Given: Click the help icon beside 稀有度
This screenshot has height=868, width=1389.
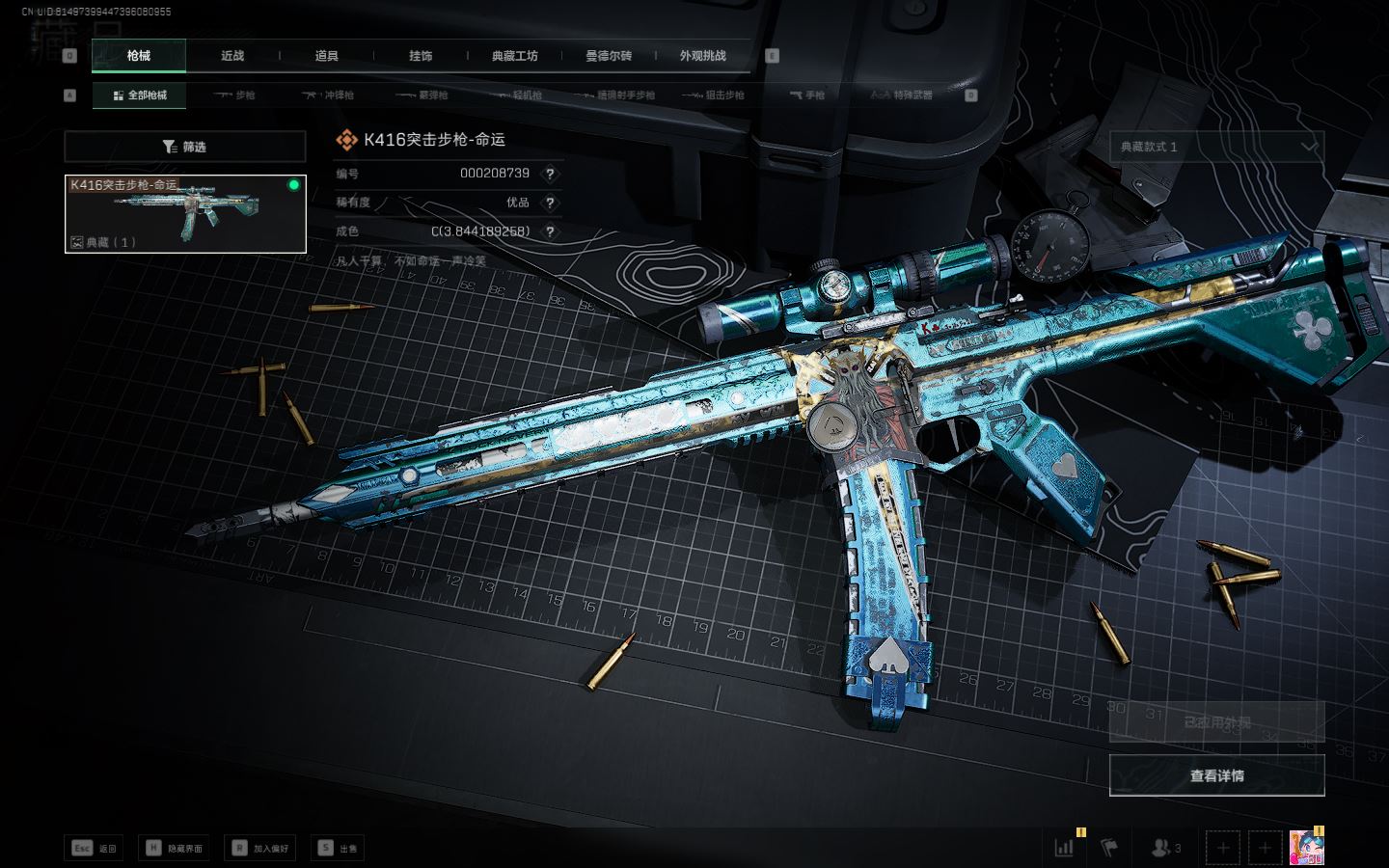Looking at the screenshot, I should (550, 203).
